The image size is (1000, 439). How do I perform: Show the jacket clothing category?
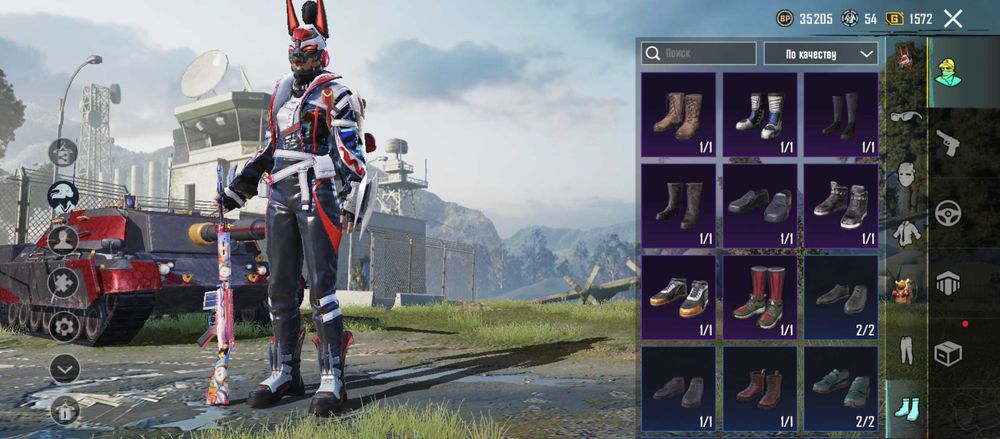(906, 232)
